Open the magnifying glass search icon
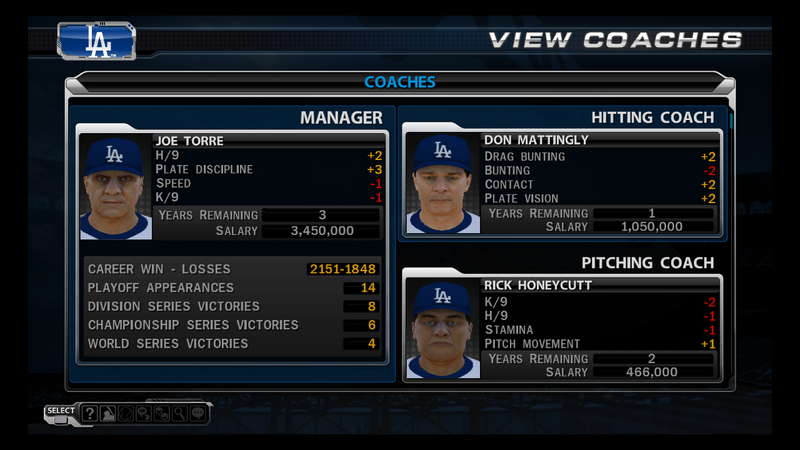Image resolution: width=800 pixels, height=450 pixels. (178, 412)
